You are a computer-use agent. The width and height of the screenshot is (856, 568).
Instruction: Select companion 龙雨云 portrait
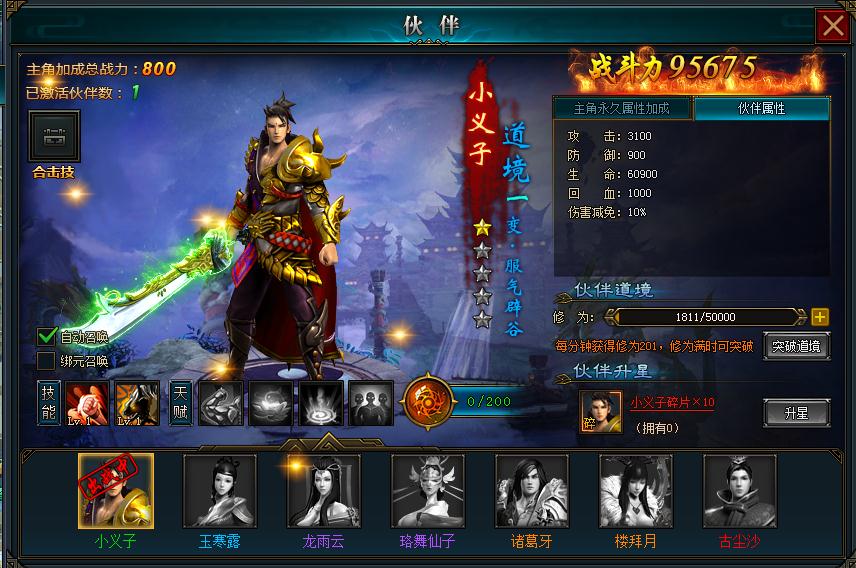click(324, 491)
